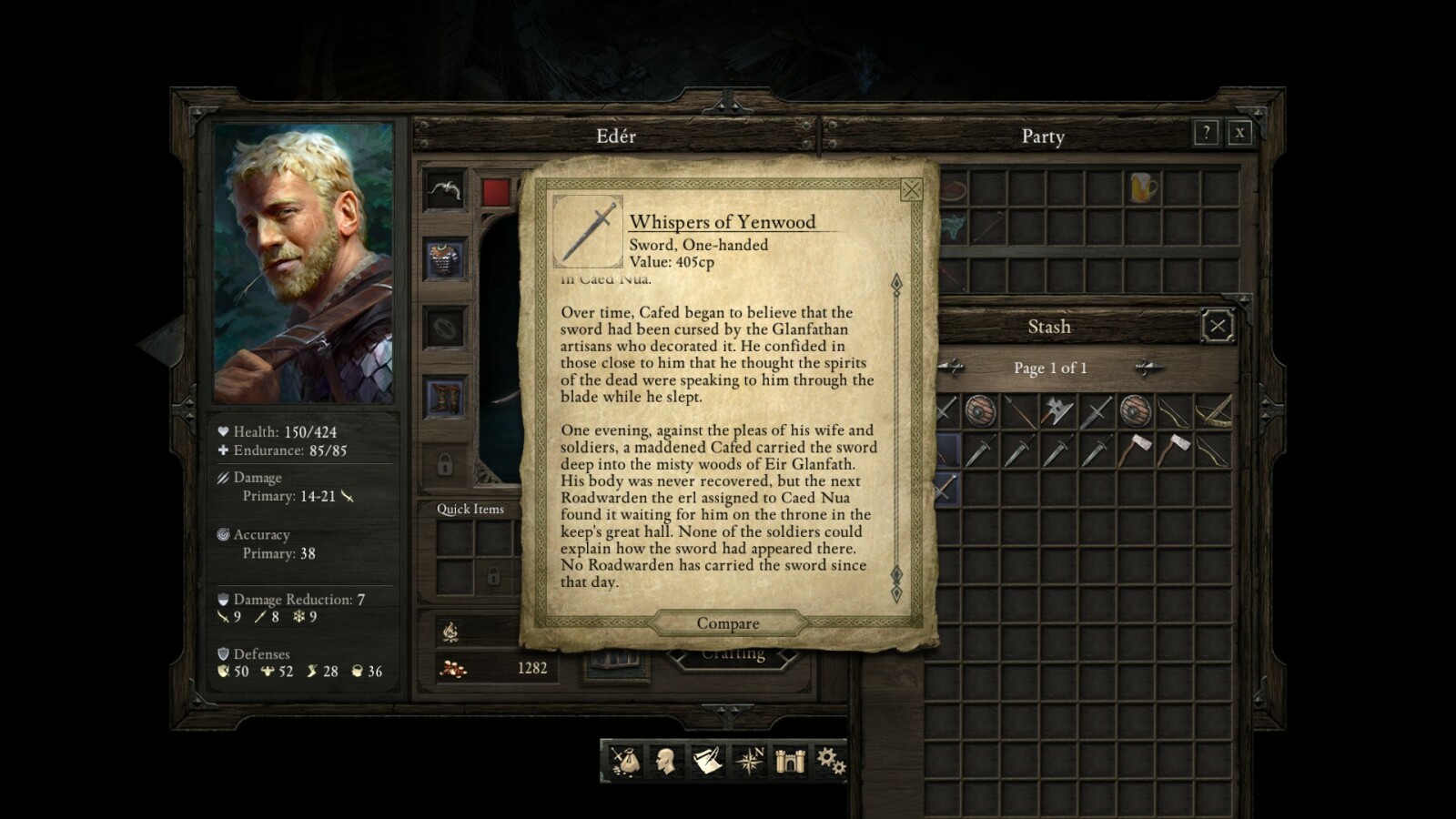Screen dimensions: 1456x819
Task: Go to the next stash page
Action: tap(1148, 368)
